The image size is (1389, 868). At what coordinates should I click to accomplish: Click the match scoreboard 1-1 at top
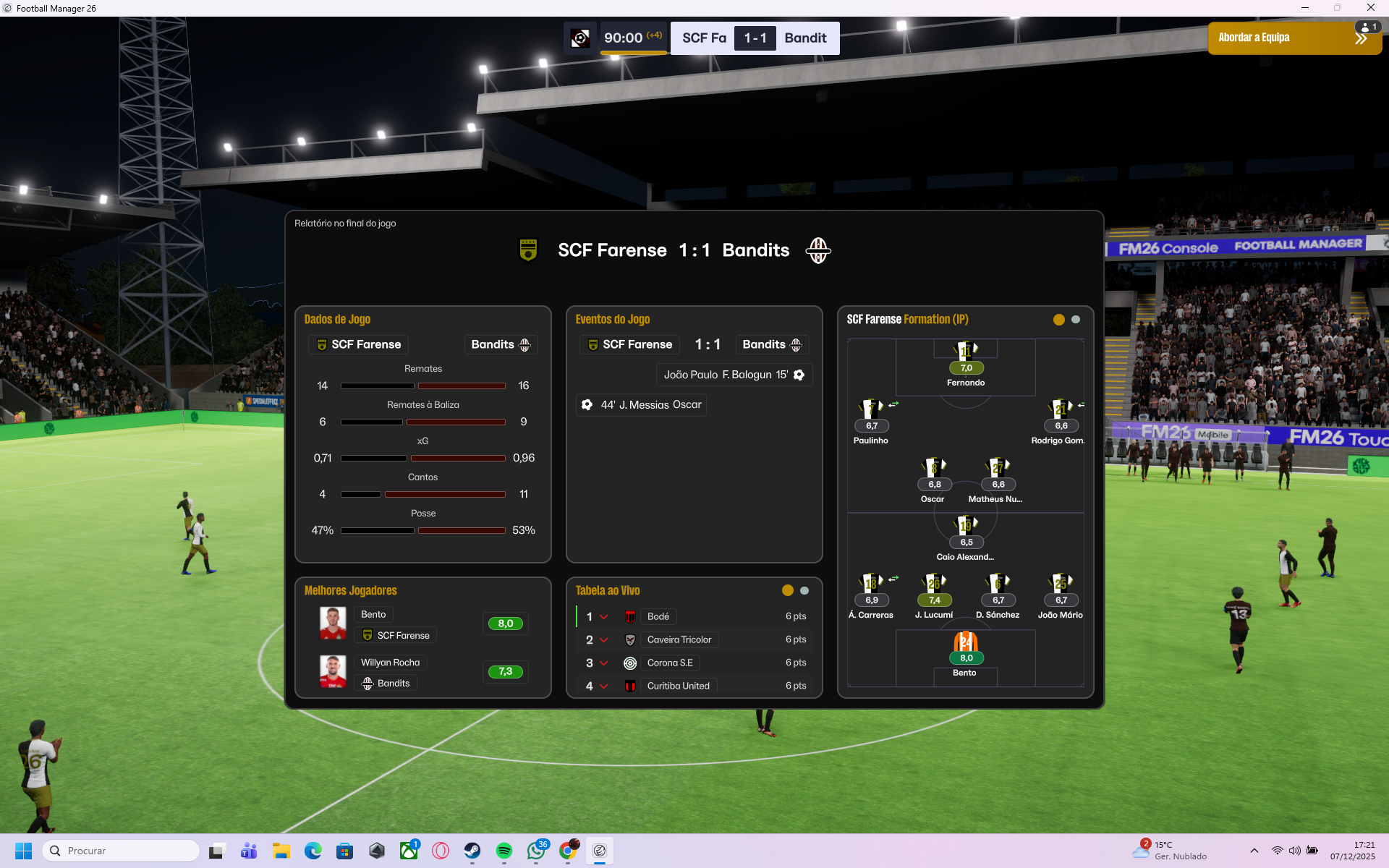pos(755,38)
